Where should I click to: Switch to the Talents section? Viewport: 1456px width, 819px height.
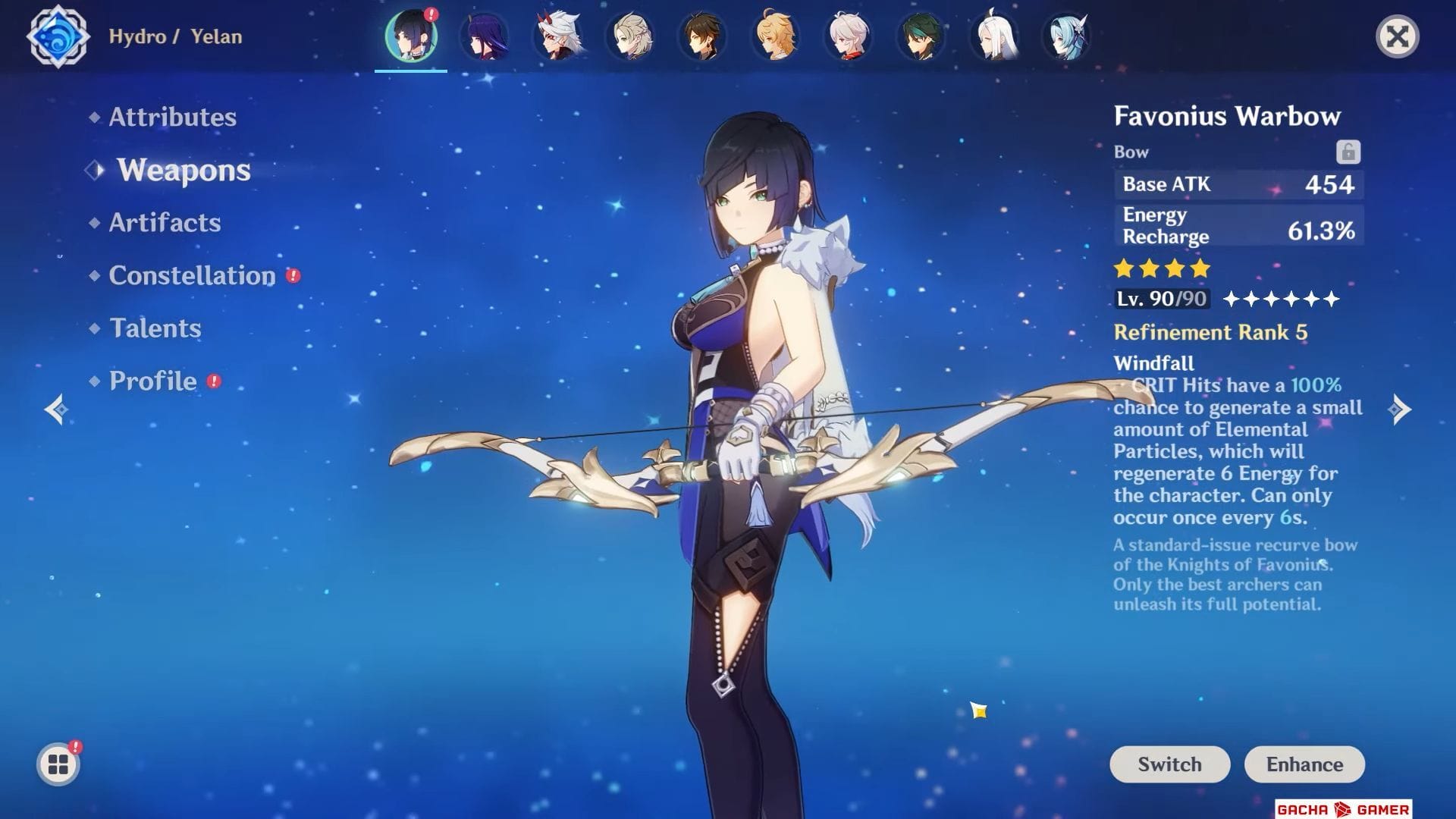click(155, 328)
